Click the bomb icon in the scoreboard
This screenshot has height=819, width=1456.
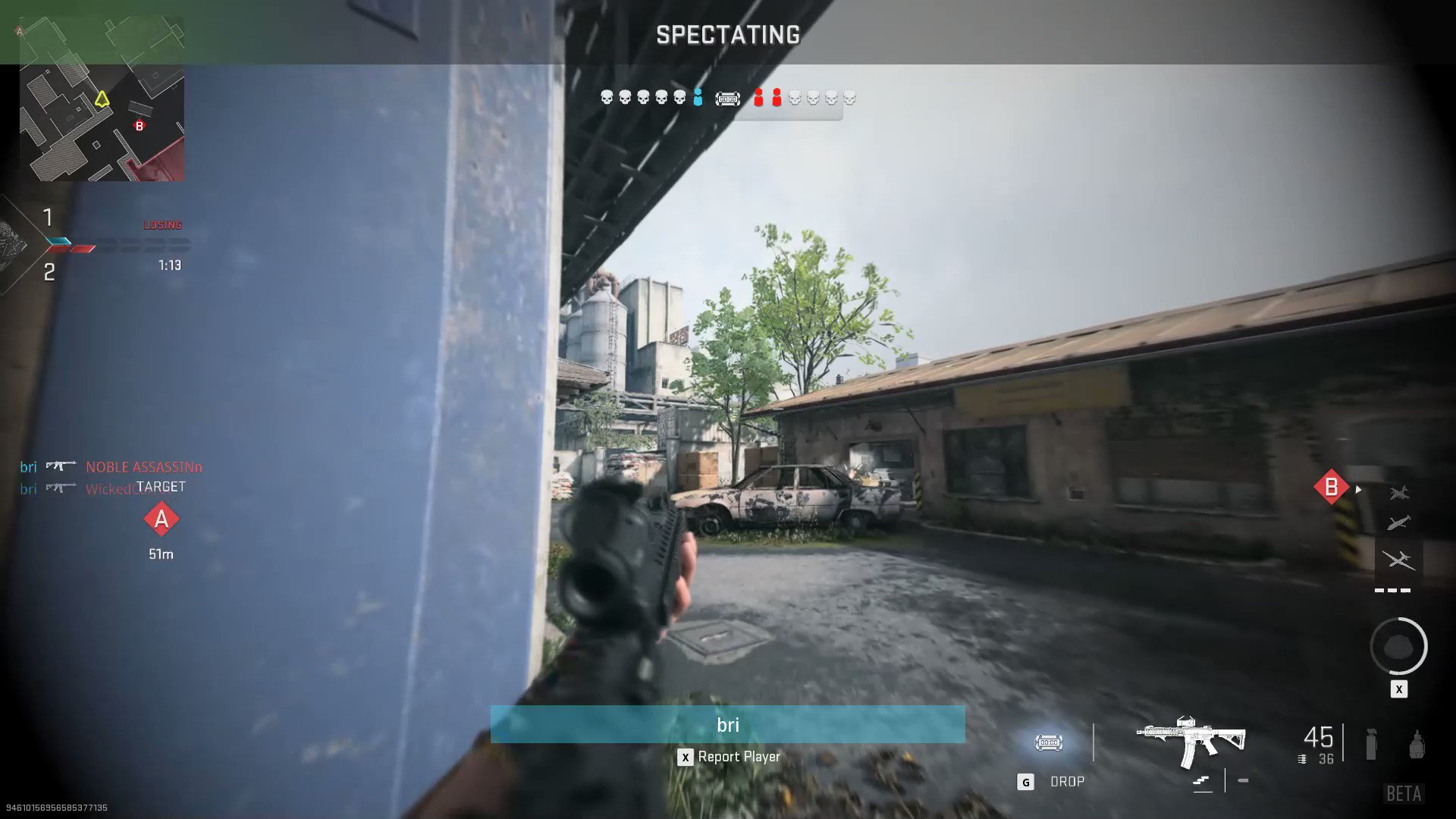point(729,99)
